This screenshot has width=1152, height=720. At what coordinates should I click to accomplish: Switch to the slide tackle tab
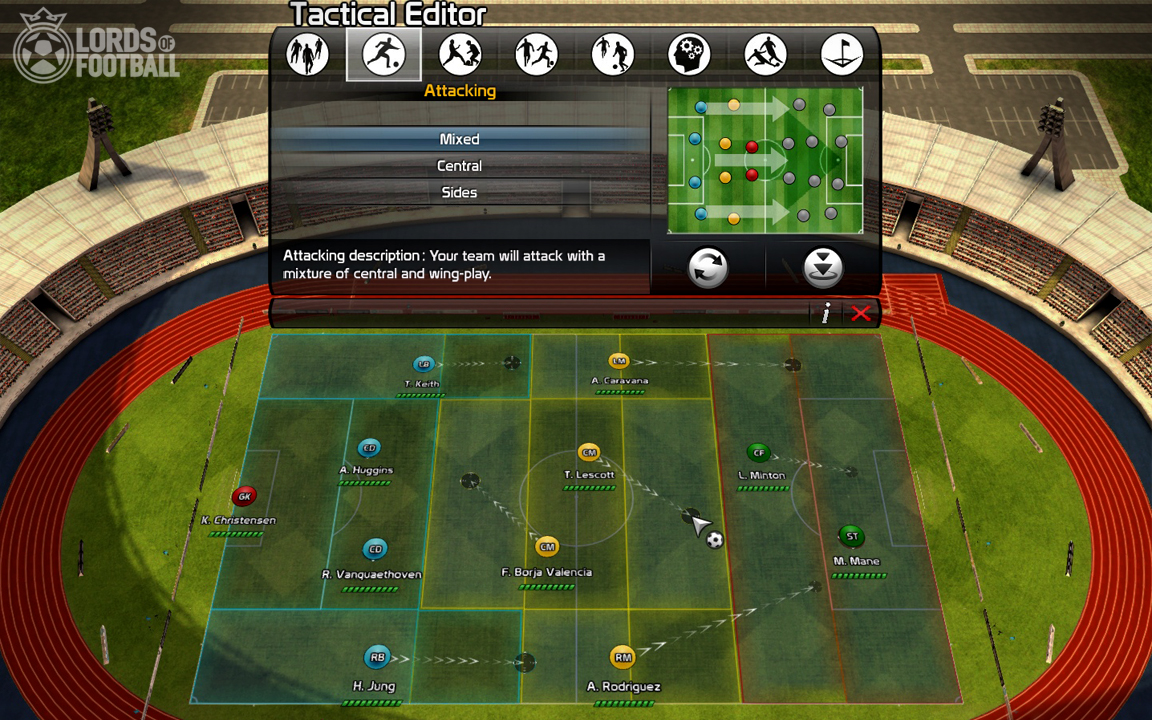pos(765,54)
